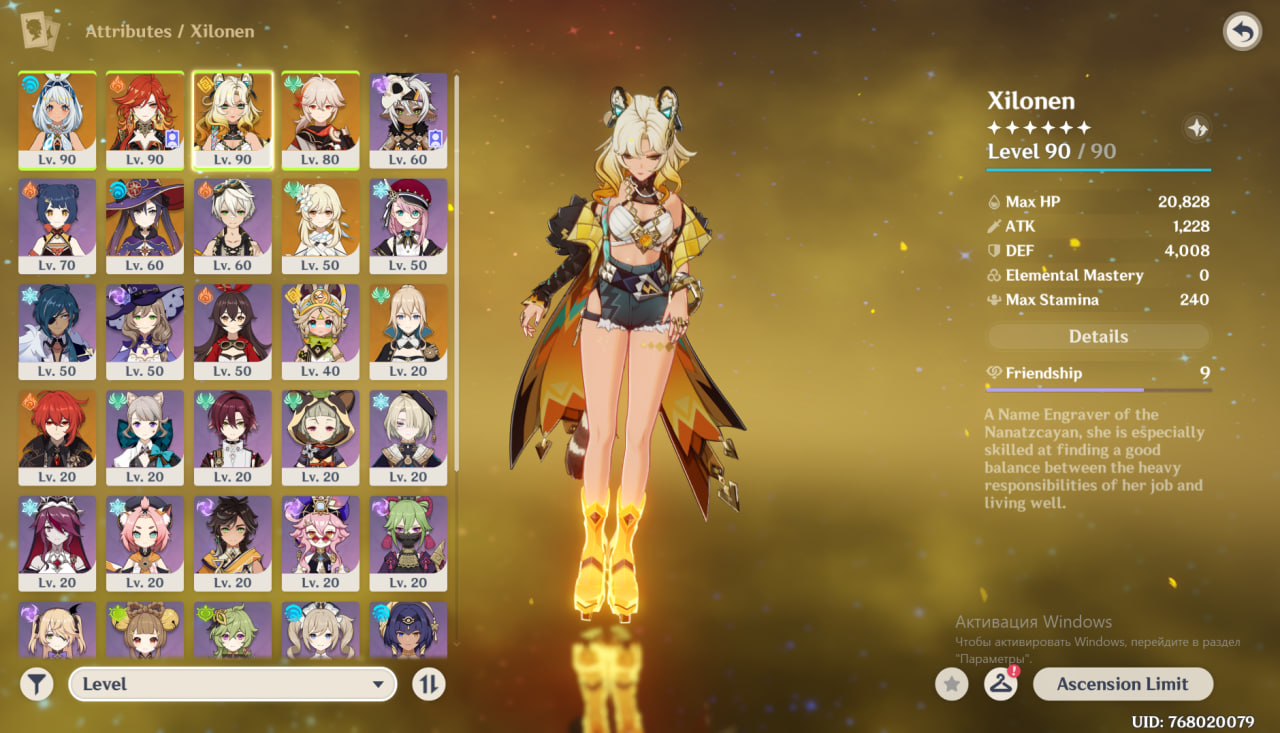
Task: Go back using the return arrow
Action: (x=1242, y=32)
